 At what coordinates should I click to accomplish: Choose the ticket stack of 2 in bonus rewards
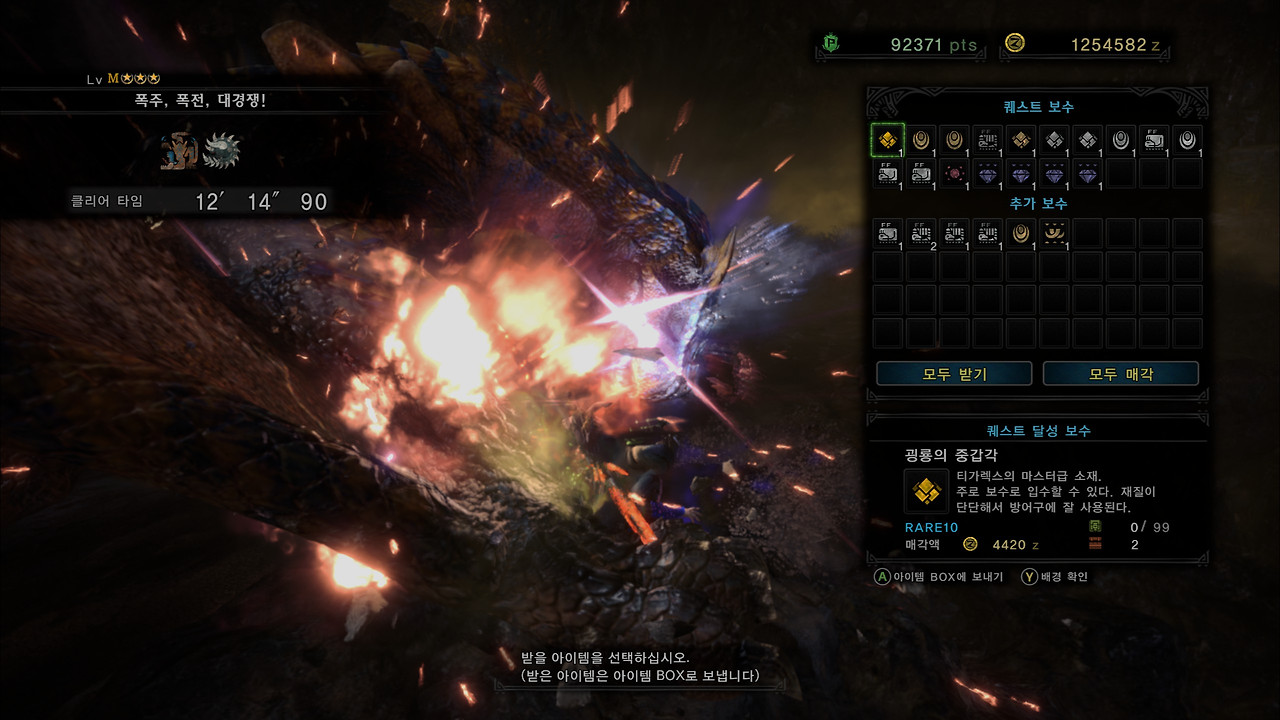921,234
